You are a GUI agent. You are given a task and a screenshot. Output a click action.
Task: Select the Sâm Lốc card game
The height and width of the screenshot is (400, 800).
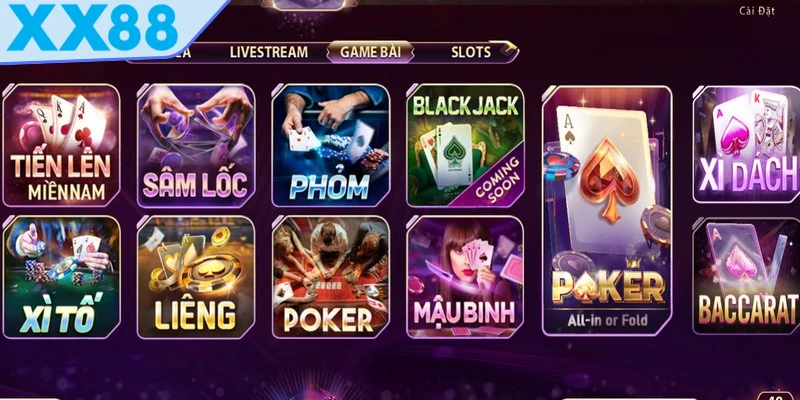point(195,145)
